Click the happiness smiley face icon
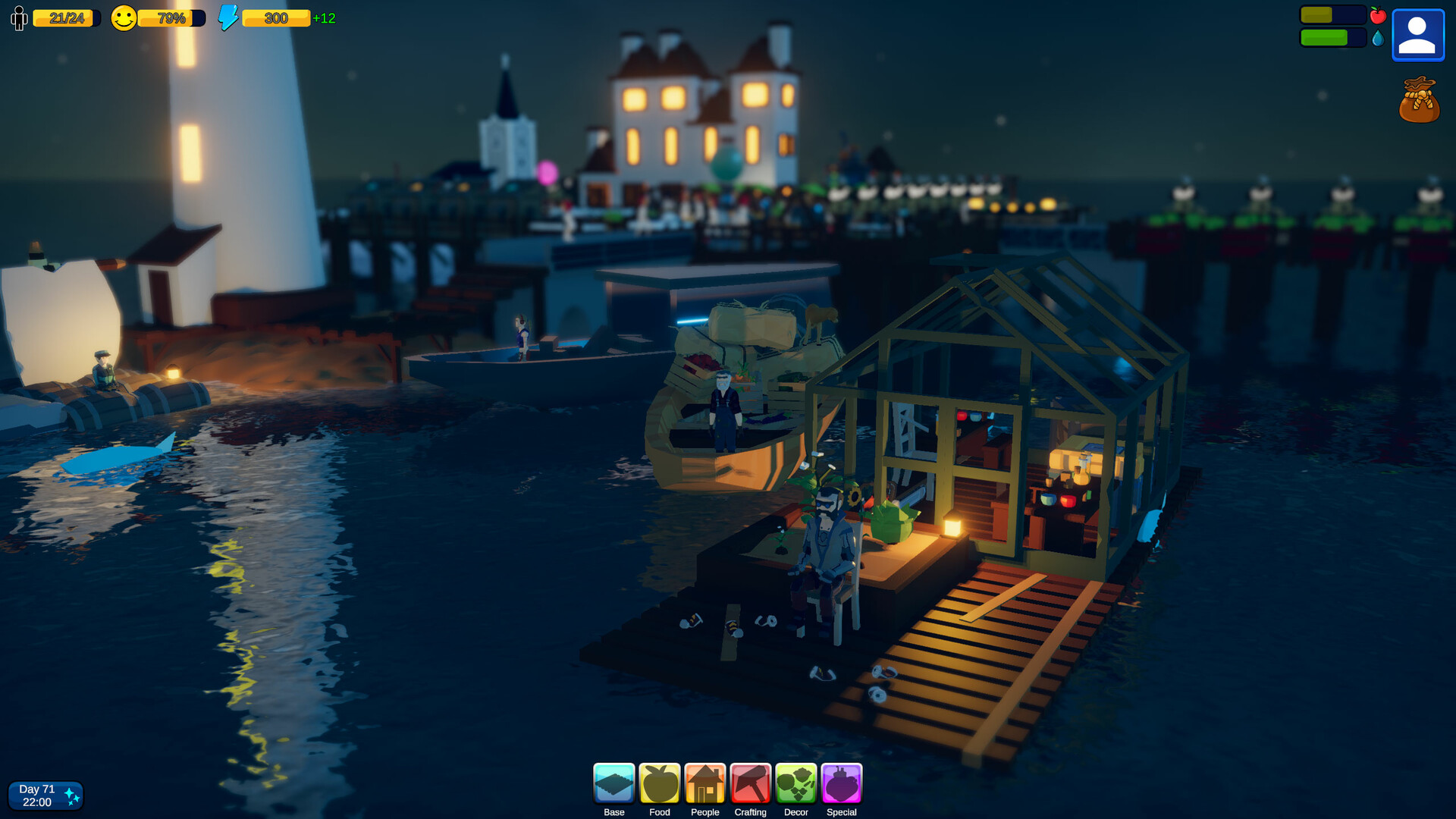The width and height of the screenshot is (1456, 819). pos(124,18)
